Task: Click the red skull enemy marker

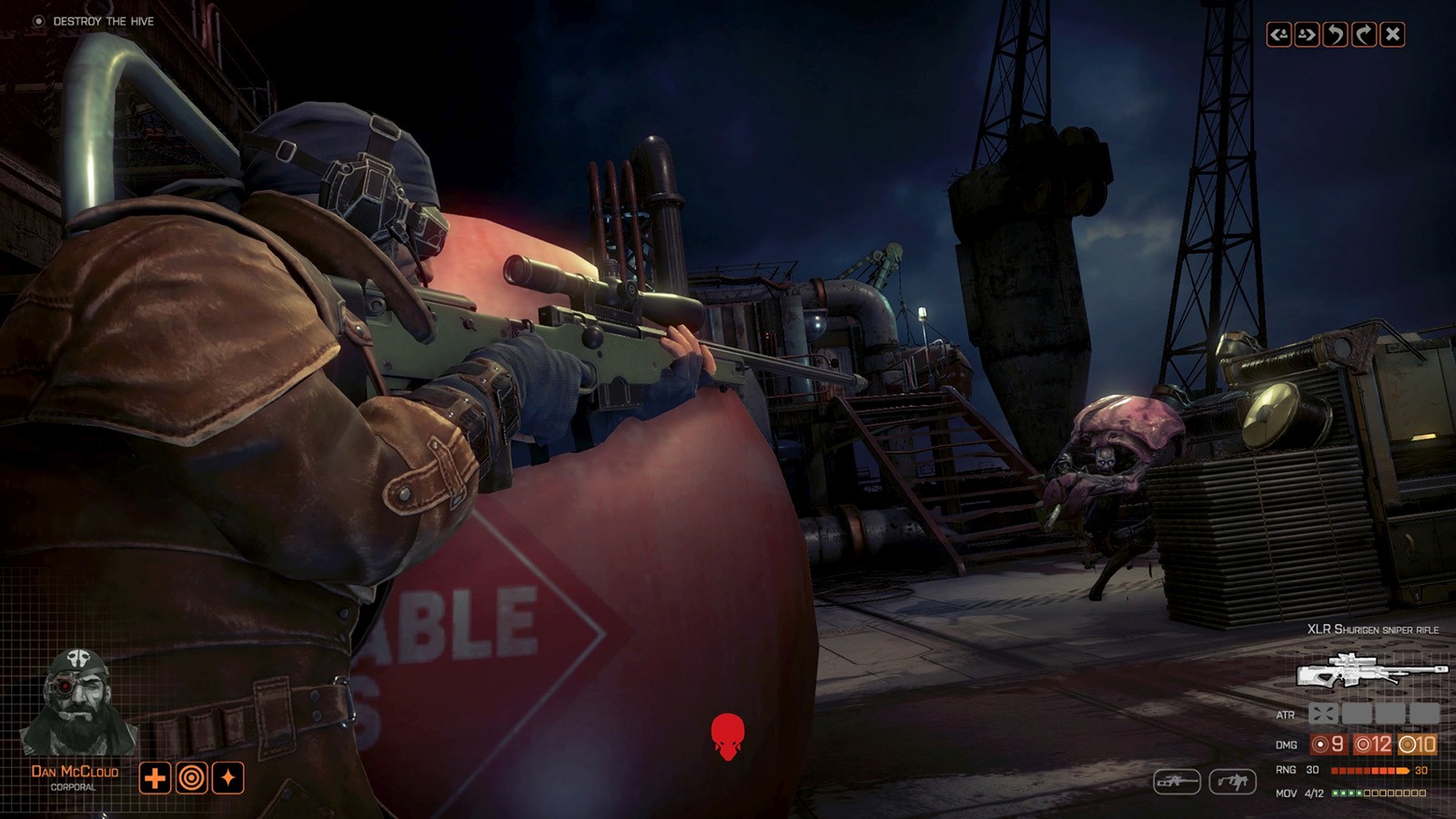Action: click(x=728, y=739)
